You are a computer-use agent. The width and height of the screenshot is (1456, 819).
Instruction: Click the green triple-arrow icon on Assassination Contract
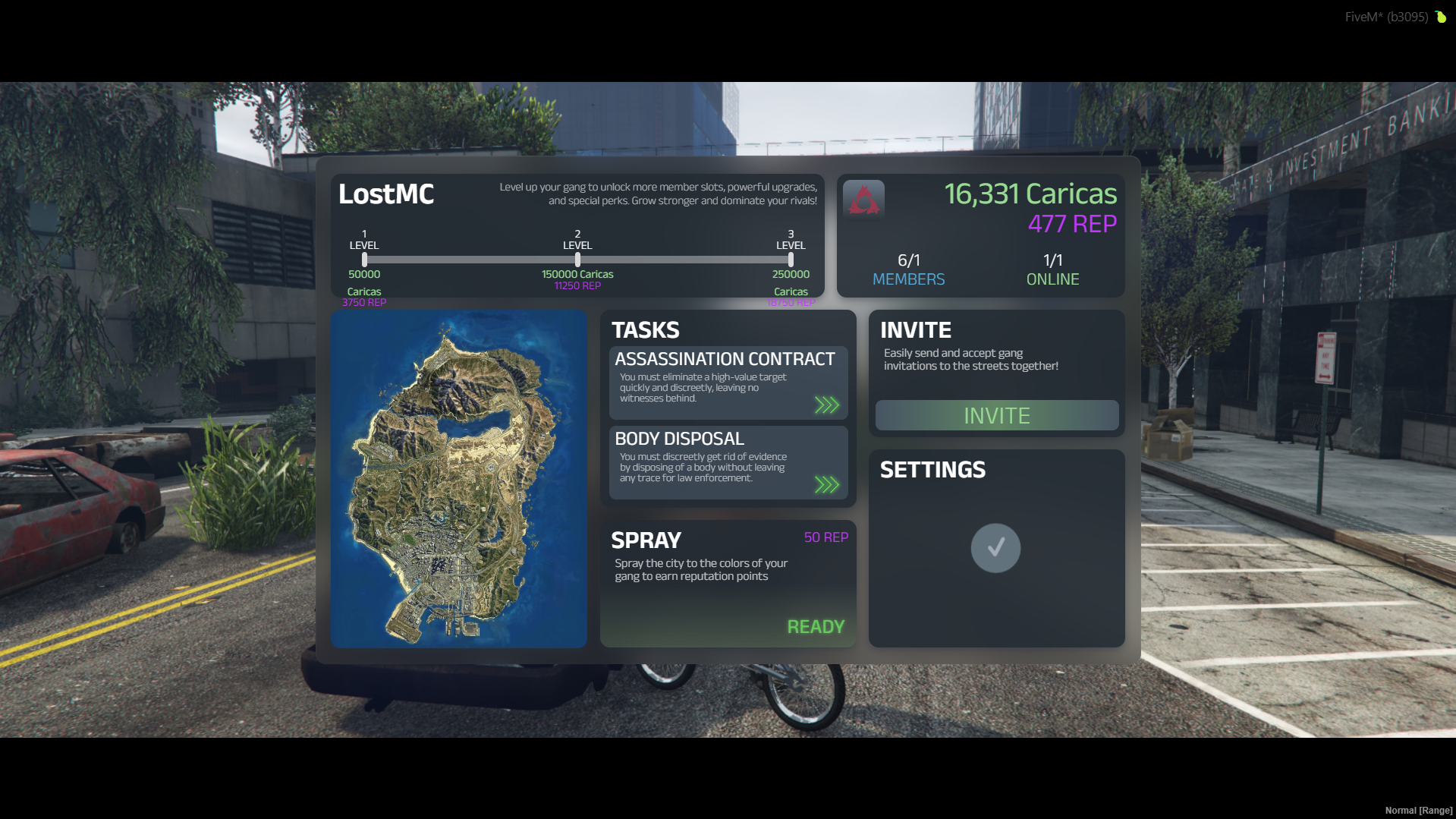tap(828, 406)
